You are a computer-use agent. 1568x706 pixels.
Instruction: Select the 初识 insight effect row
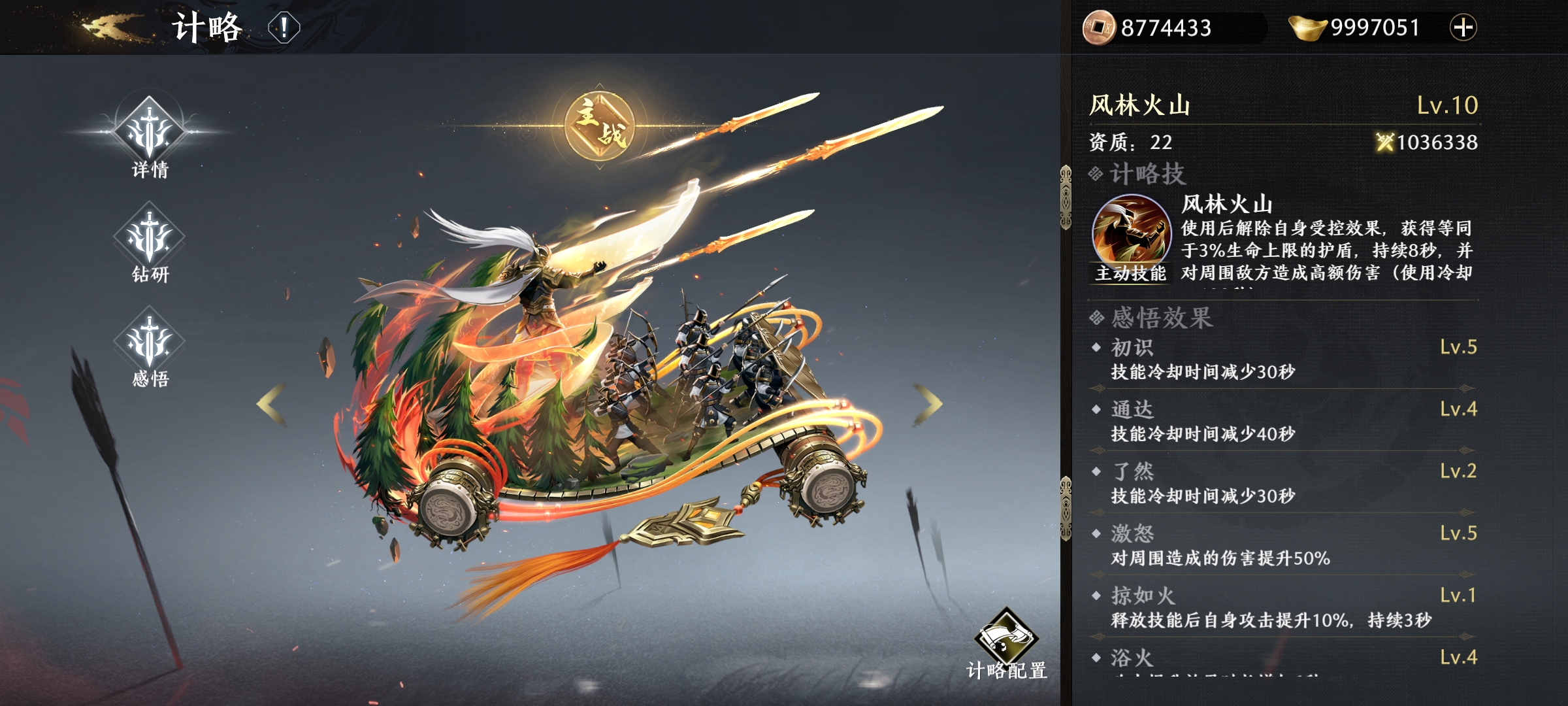(1284, 360)
